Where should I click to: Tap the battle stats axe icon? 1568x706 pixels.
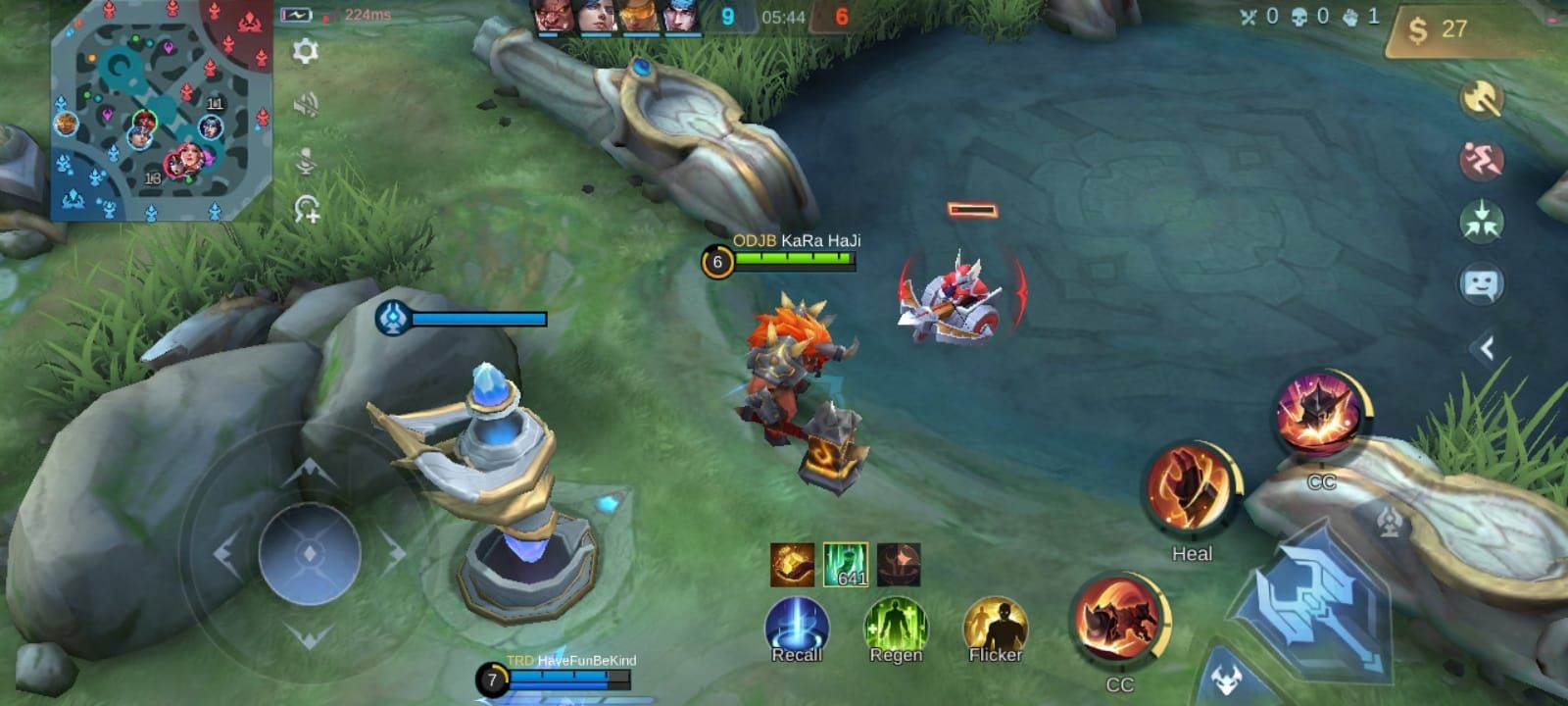click(1482, 98)
